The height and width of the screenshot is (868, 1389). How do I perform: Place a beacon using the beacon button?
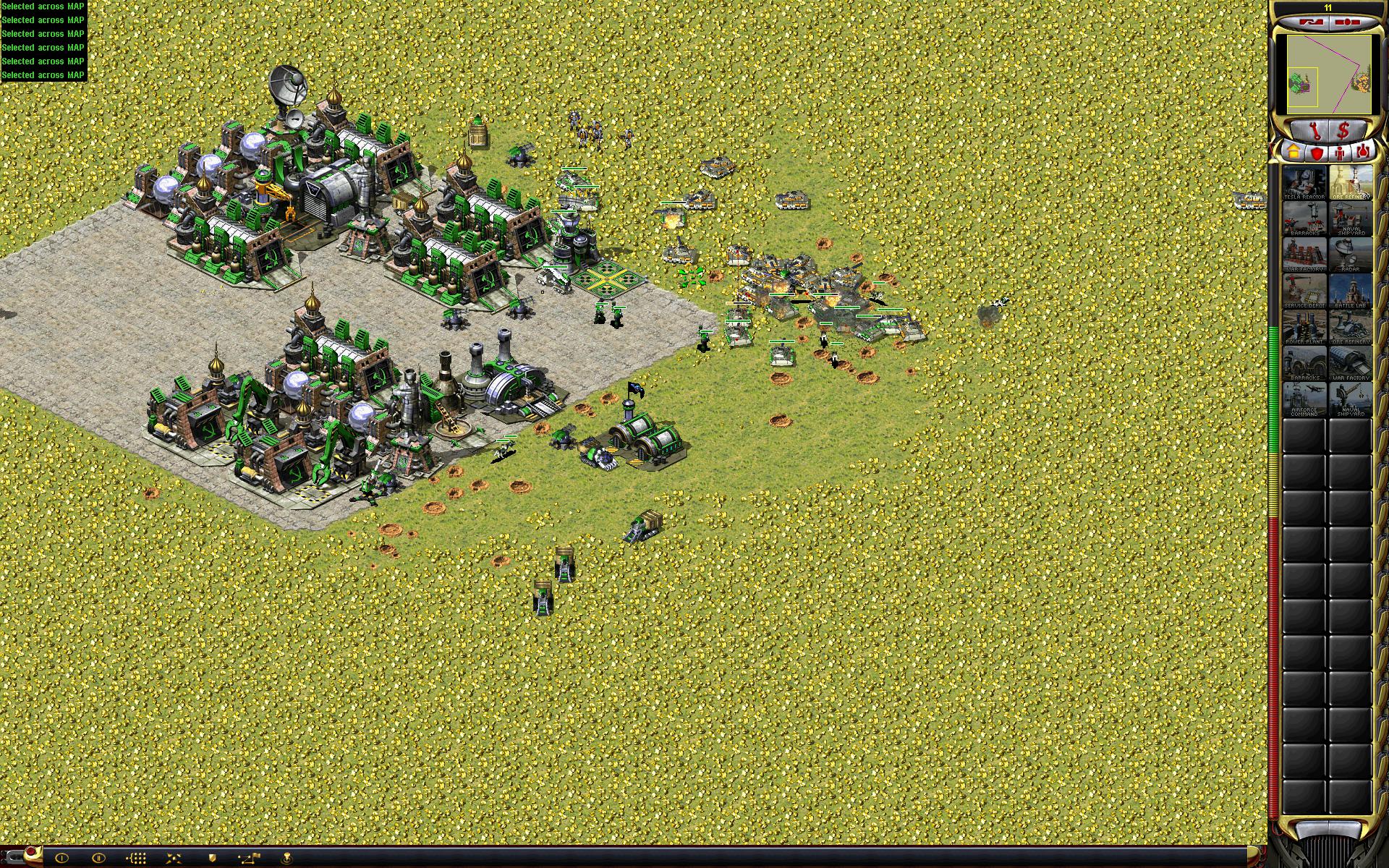[x=286, y=858]
